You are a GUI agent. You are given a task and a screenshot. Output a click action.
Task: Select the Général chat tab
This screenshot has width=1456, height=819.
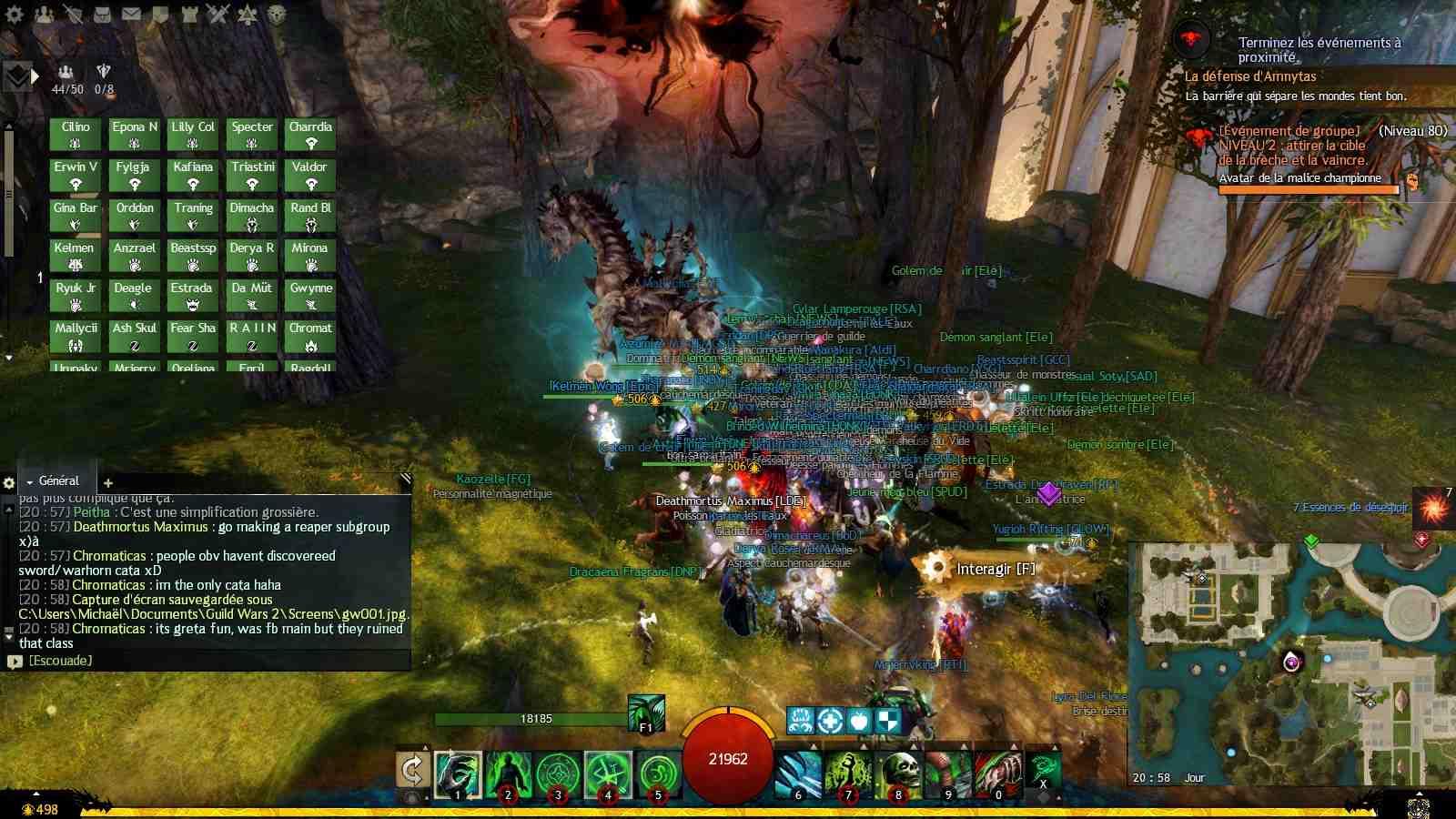56,480
